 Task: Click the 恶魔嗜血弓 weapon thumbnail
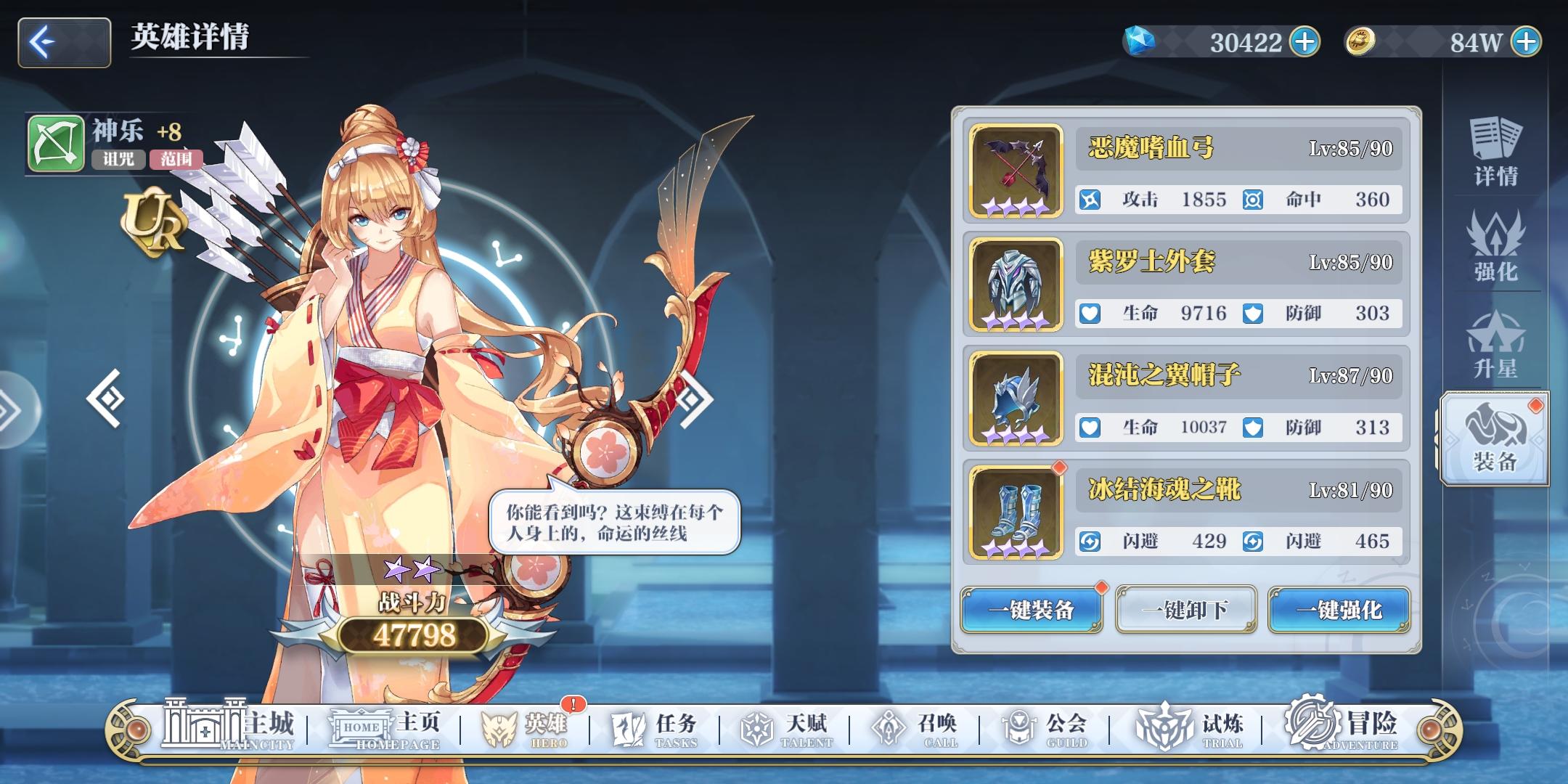1014,168
